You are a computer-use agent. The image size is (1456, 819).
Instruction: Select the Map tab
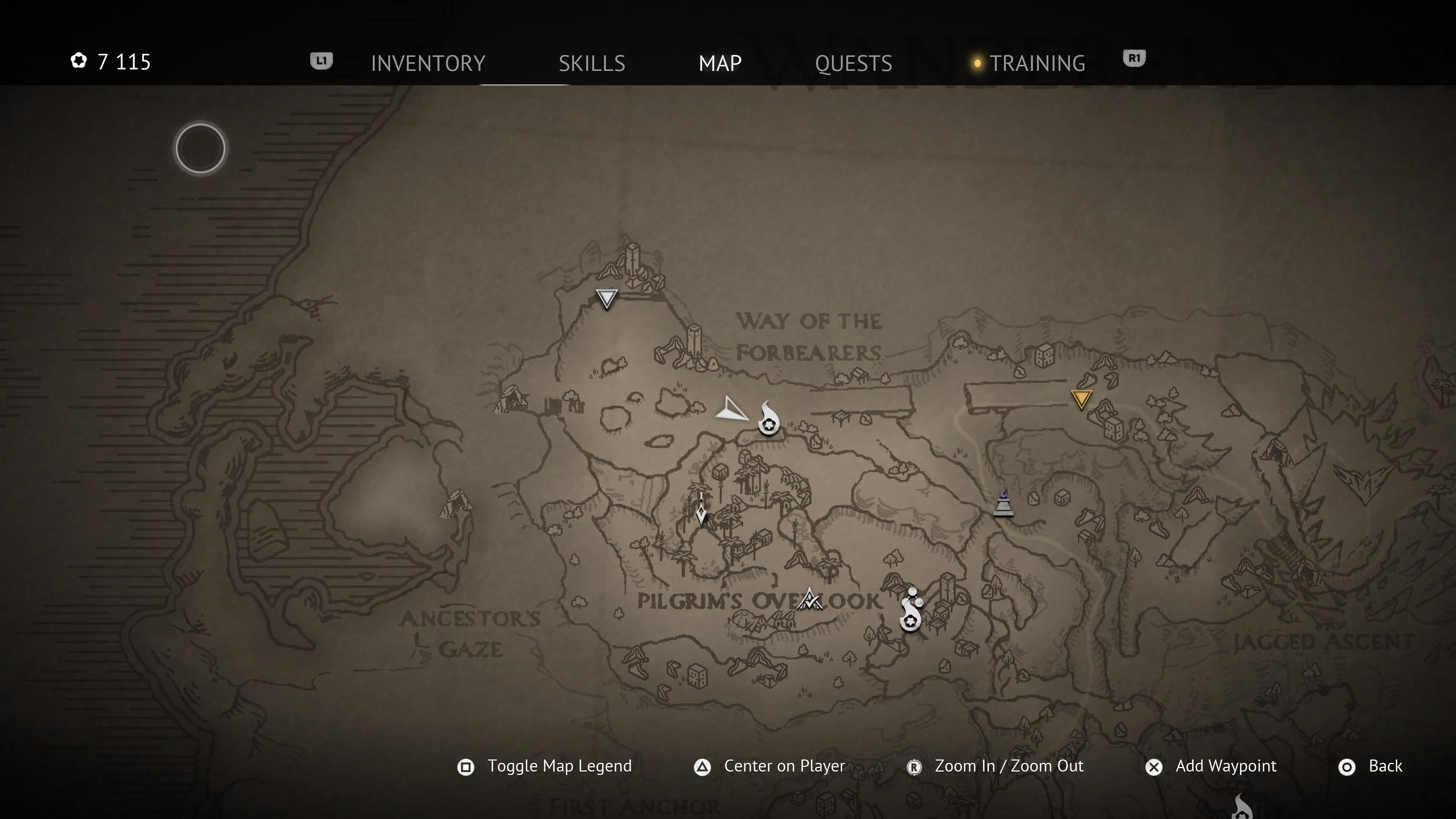pyautogui.click(x=720, y=63)
